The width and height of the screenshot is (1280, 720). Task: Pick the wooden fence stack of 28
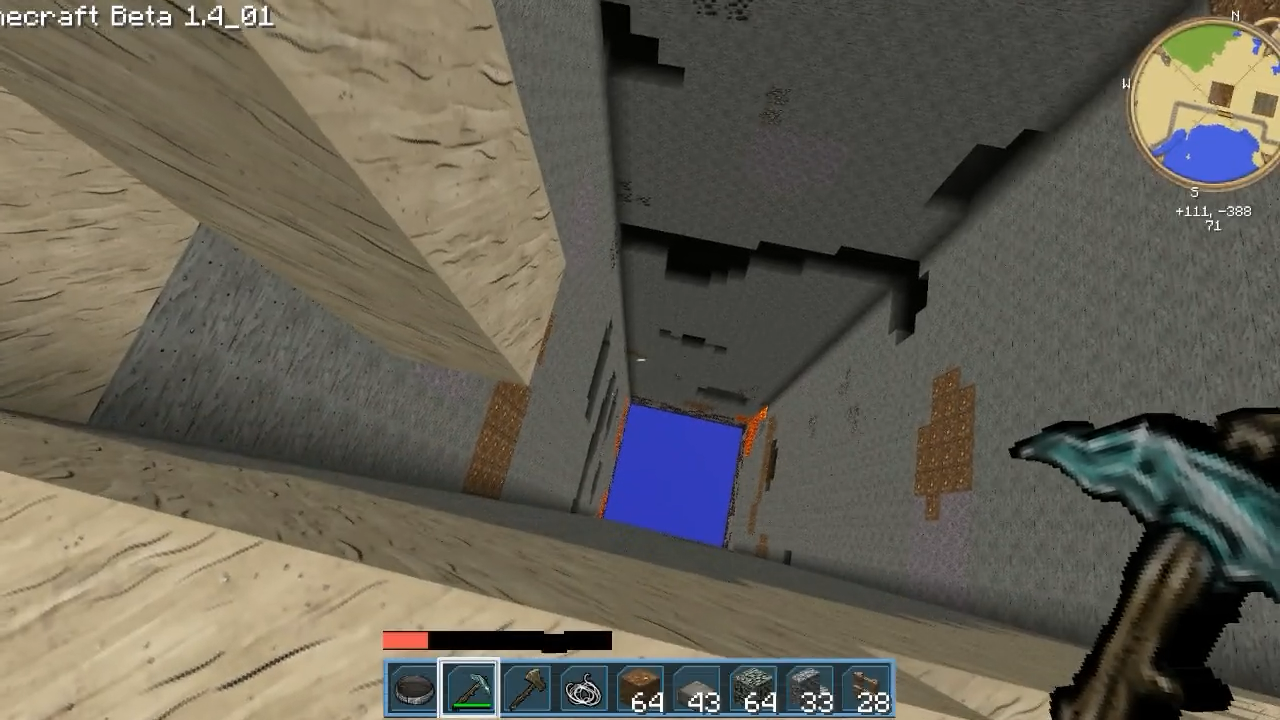click(866, 689)
